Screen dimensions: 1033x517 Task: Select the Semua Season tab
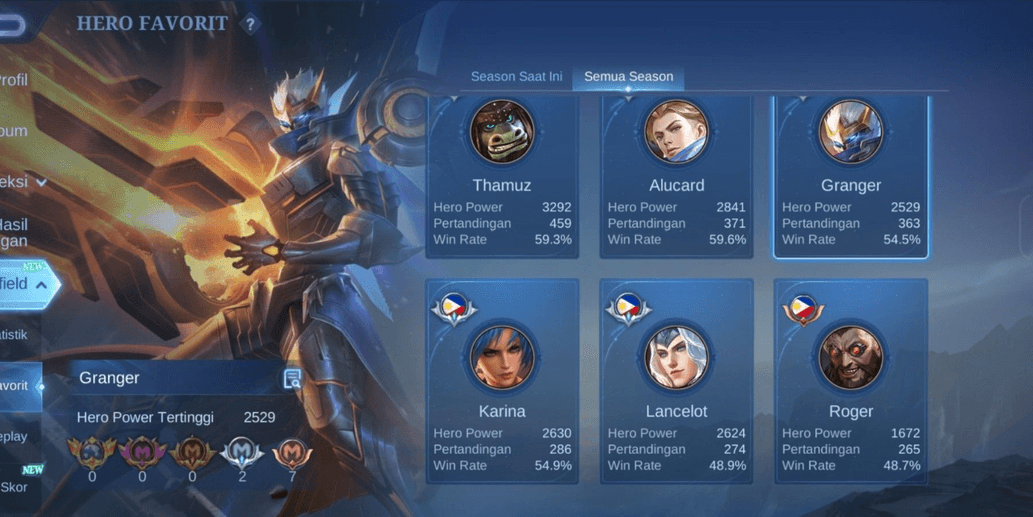[628, 77]
